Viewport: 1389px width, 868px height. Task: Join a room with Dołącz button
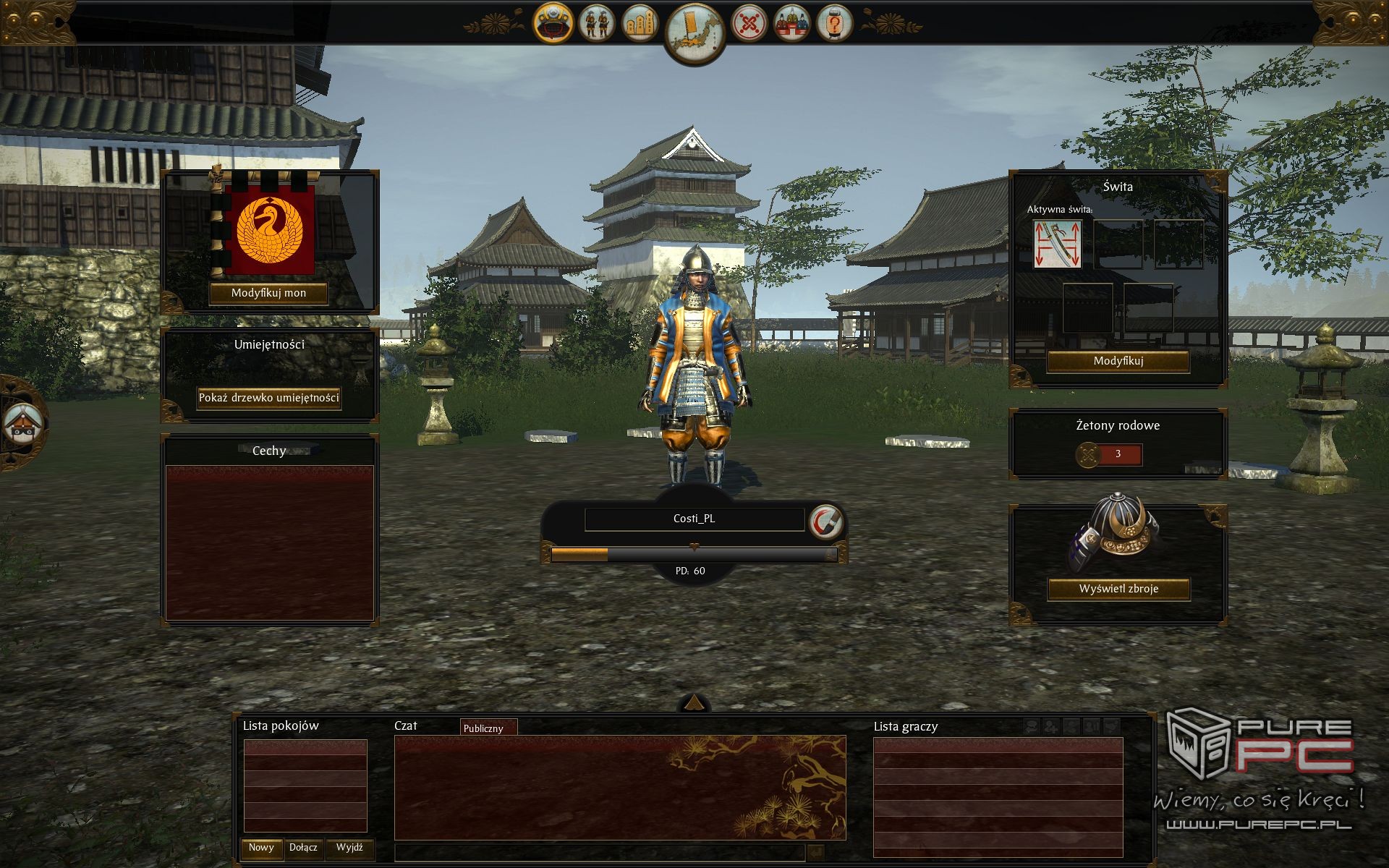click(x=303, y=848)
